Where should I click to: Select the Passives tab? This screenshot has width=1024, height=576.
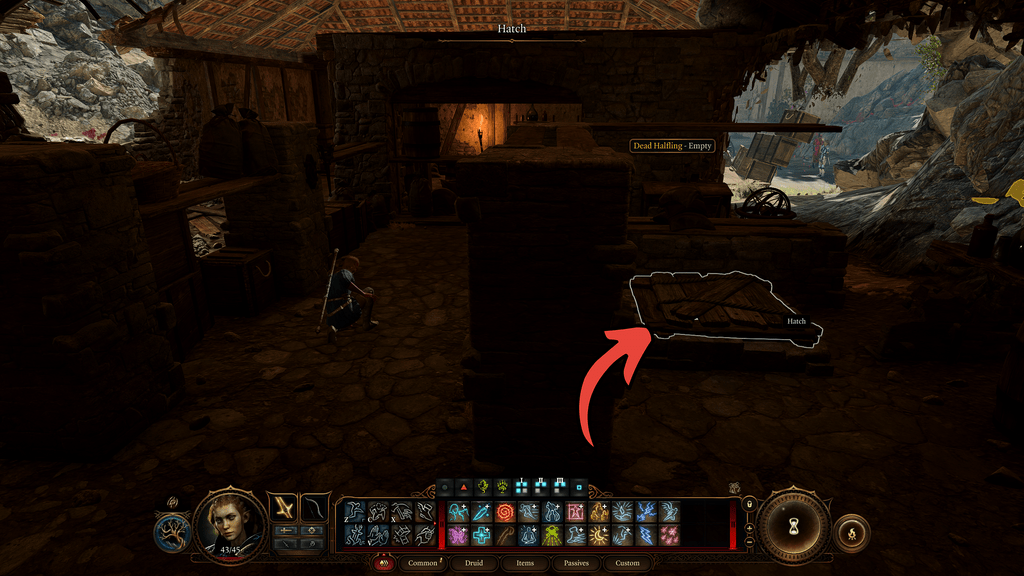click(575, 564)
